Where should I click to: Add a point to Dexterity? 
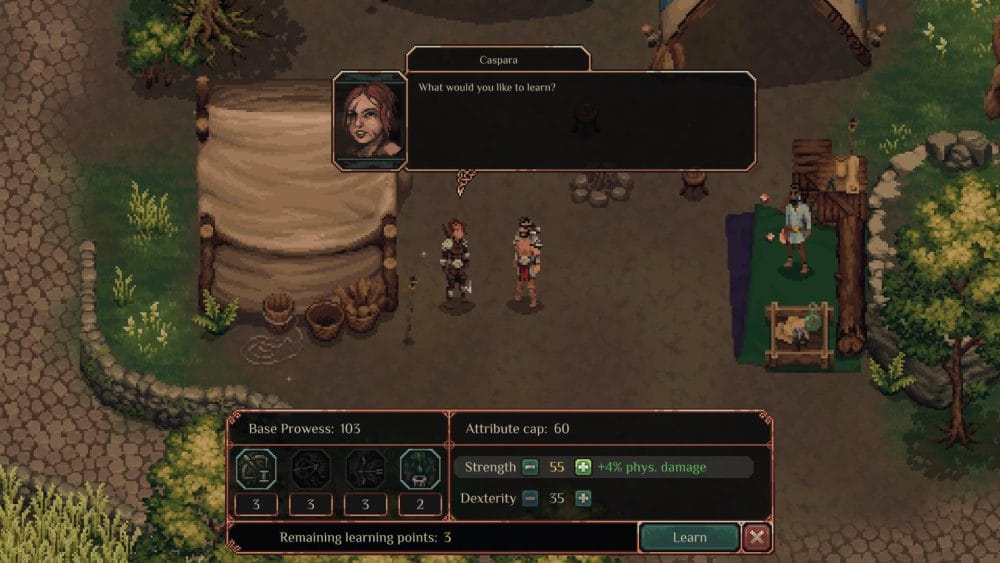tap(583, 498)
